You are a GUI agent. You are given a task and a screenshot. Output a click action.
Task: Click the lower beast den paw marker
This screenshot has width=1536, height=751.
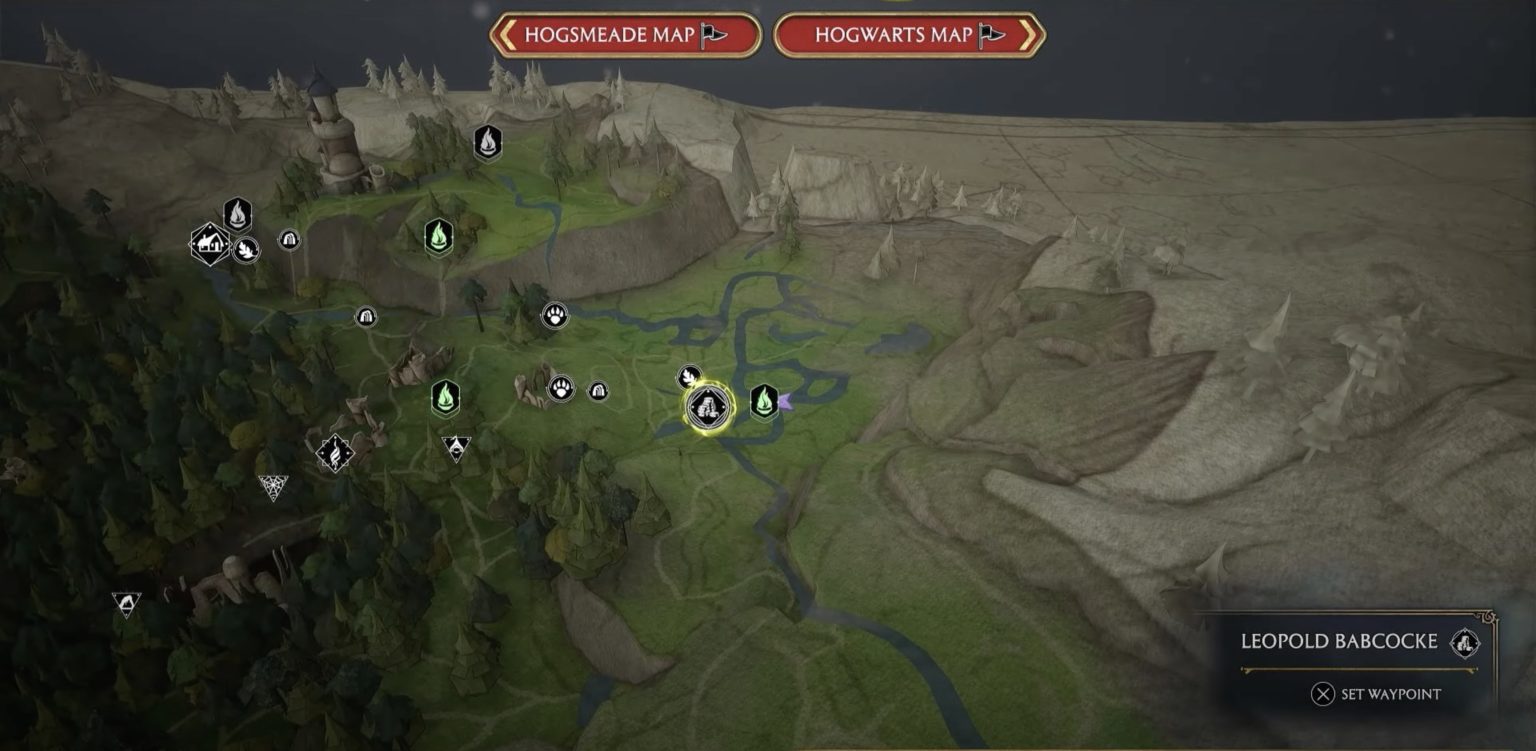[x=561, y=389]
